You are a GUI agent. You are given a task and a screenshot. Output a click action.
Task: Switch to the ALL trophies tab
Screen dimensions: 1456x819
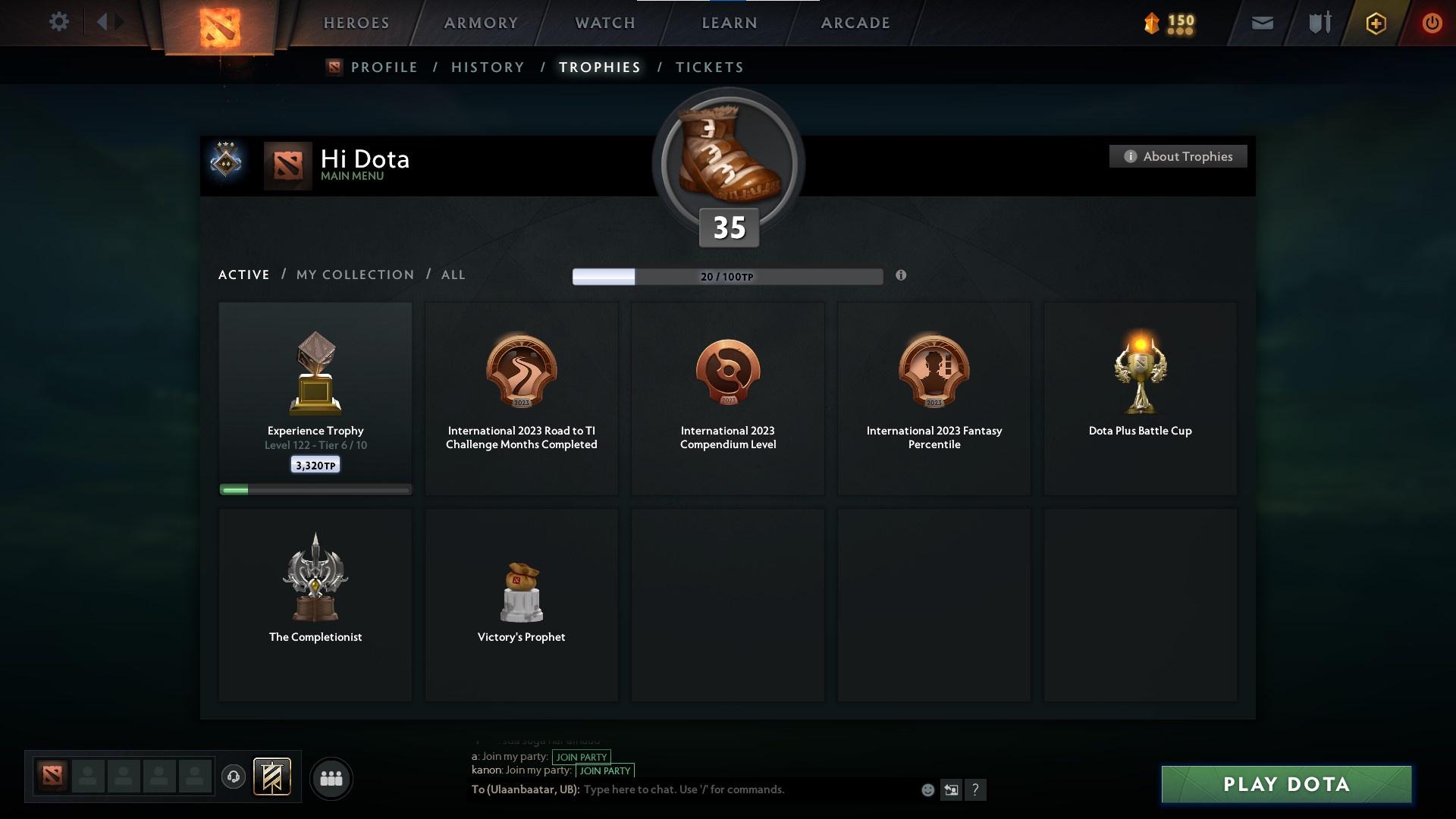pyautogui.click(x=453, y=275)
